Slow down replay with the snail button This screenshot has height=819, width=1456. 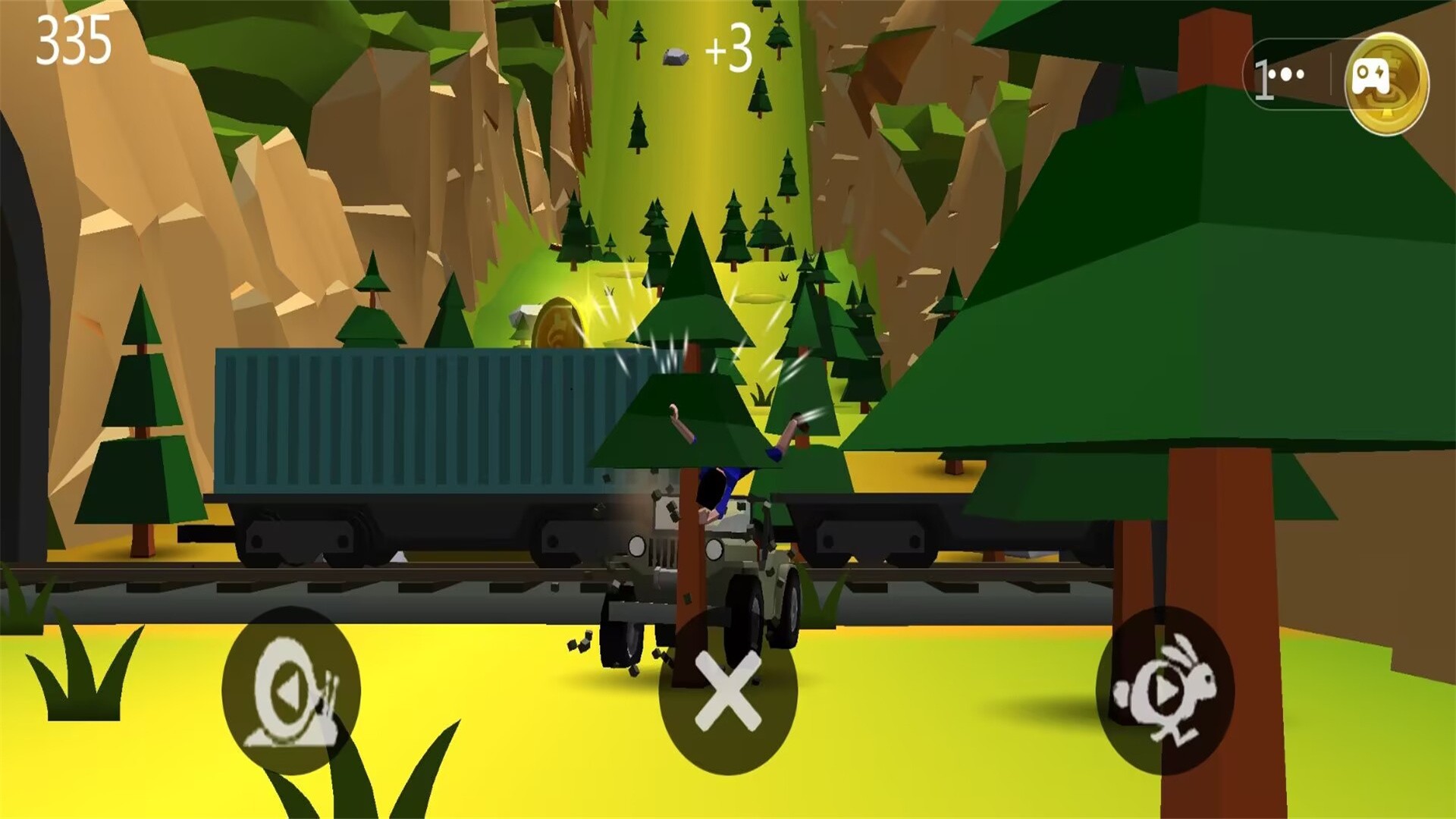tap(291, 691)
